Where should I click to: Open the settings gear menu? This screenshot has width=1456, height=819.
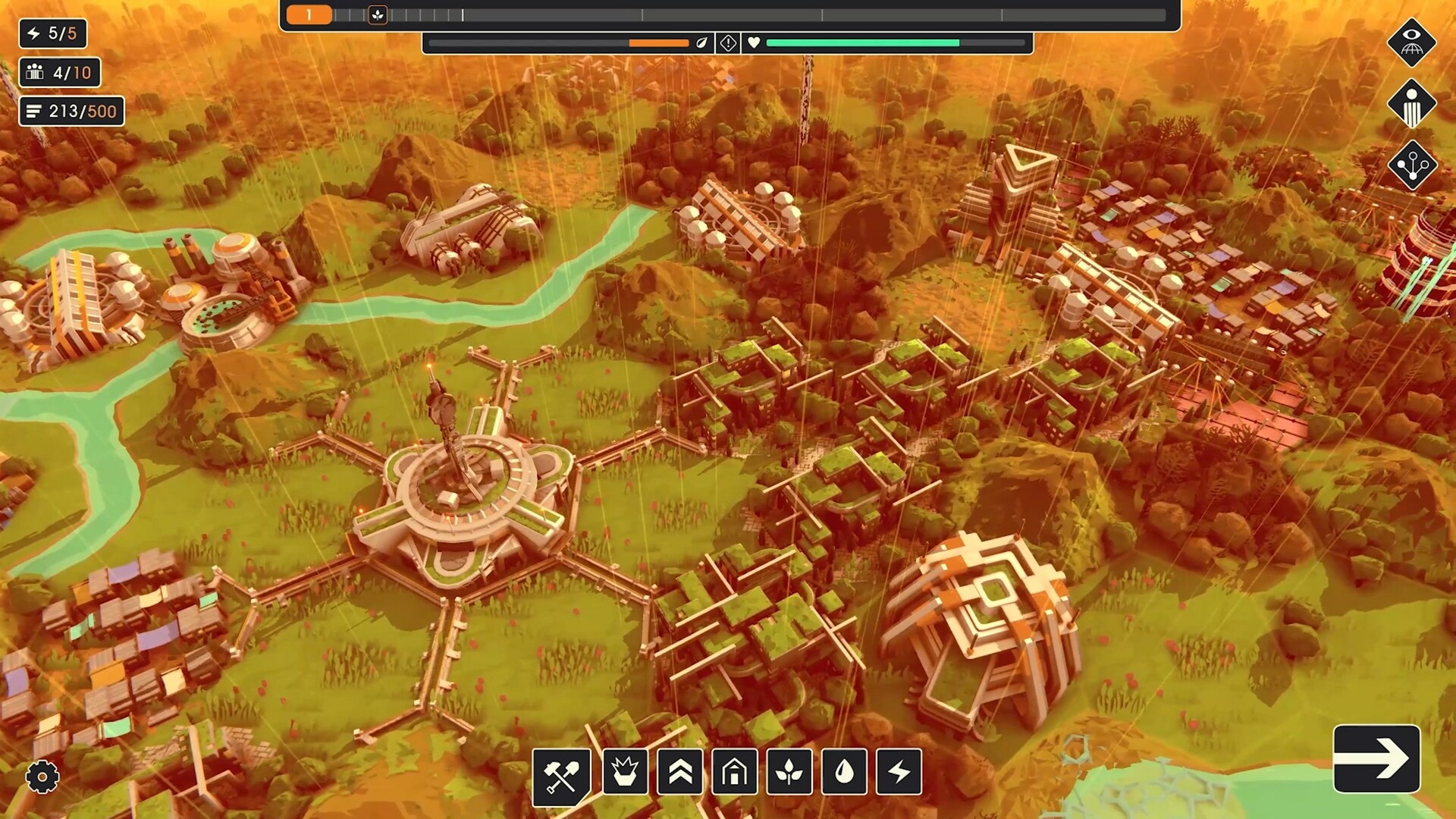point(42,777)
